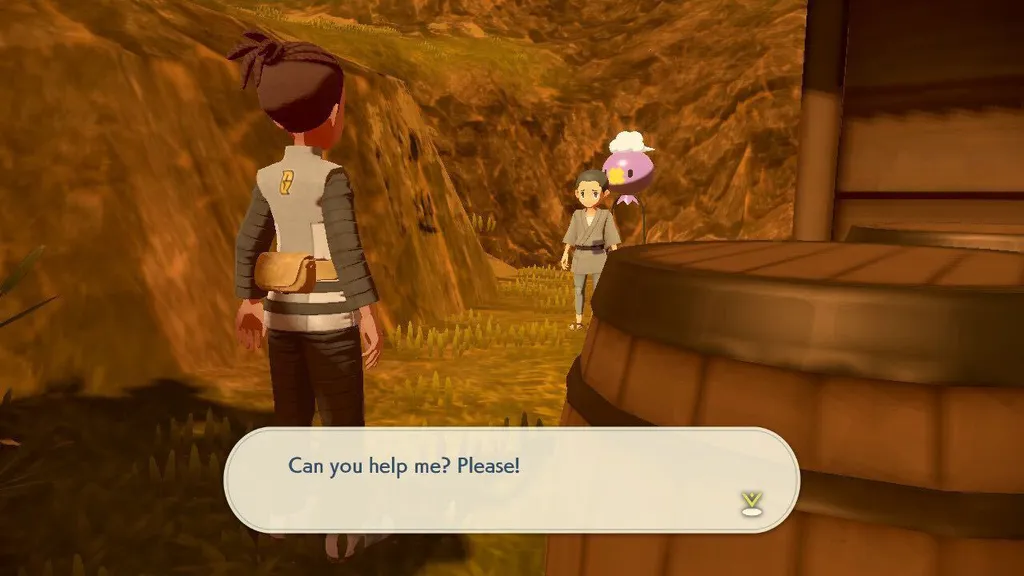Advance the "Can you help me?" dialogue box
The width and height of the screenshot is (1024, 576).
510,479
